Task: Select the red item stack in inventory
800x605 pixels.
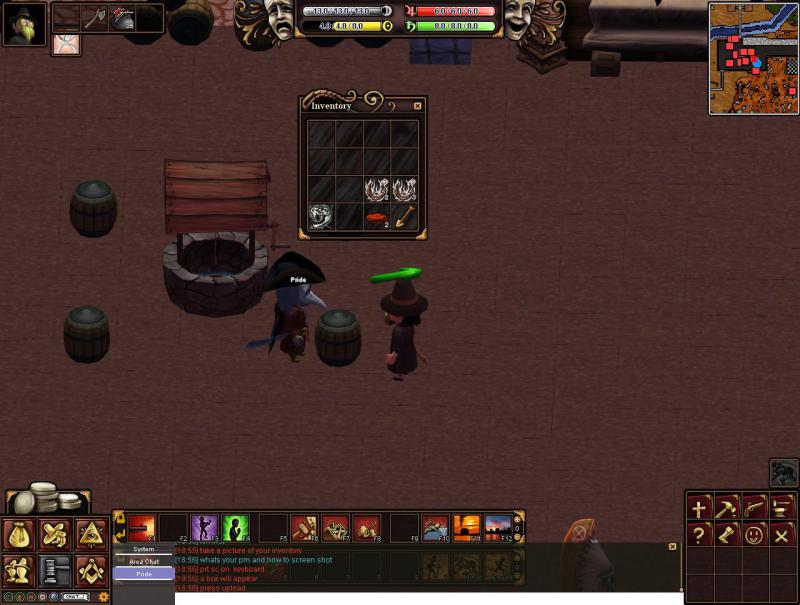Action: [377, 216]
